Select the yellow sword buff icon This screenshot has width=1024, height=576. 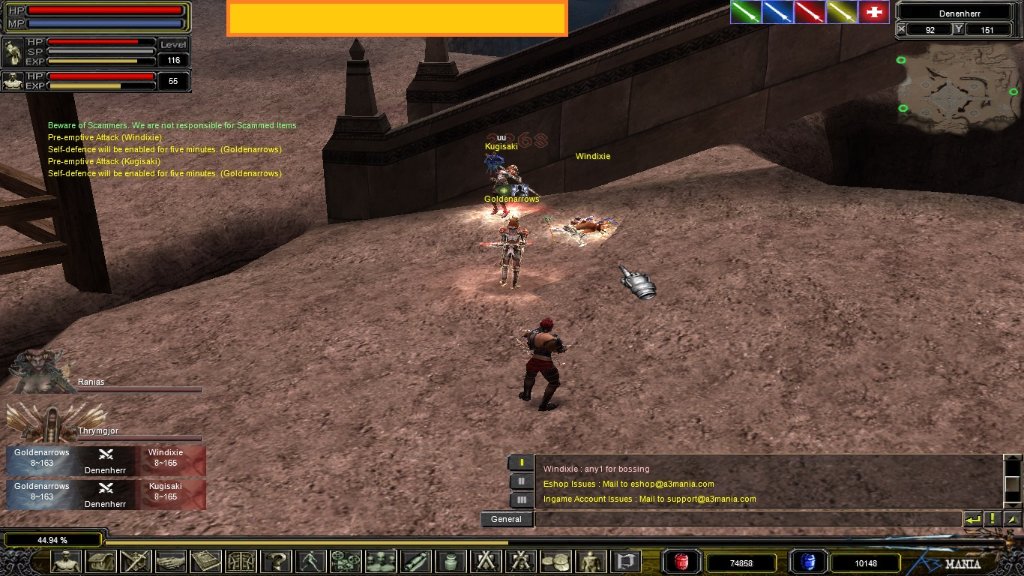coord(841,12)
